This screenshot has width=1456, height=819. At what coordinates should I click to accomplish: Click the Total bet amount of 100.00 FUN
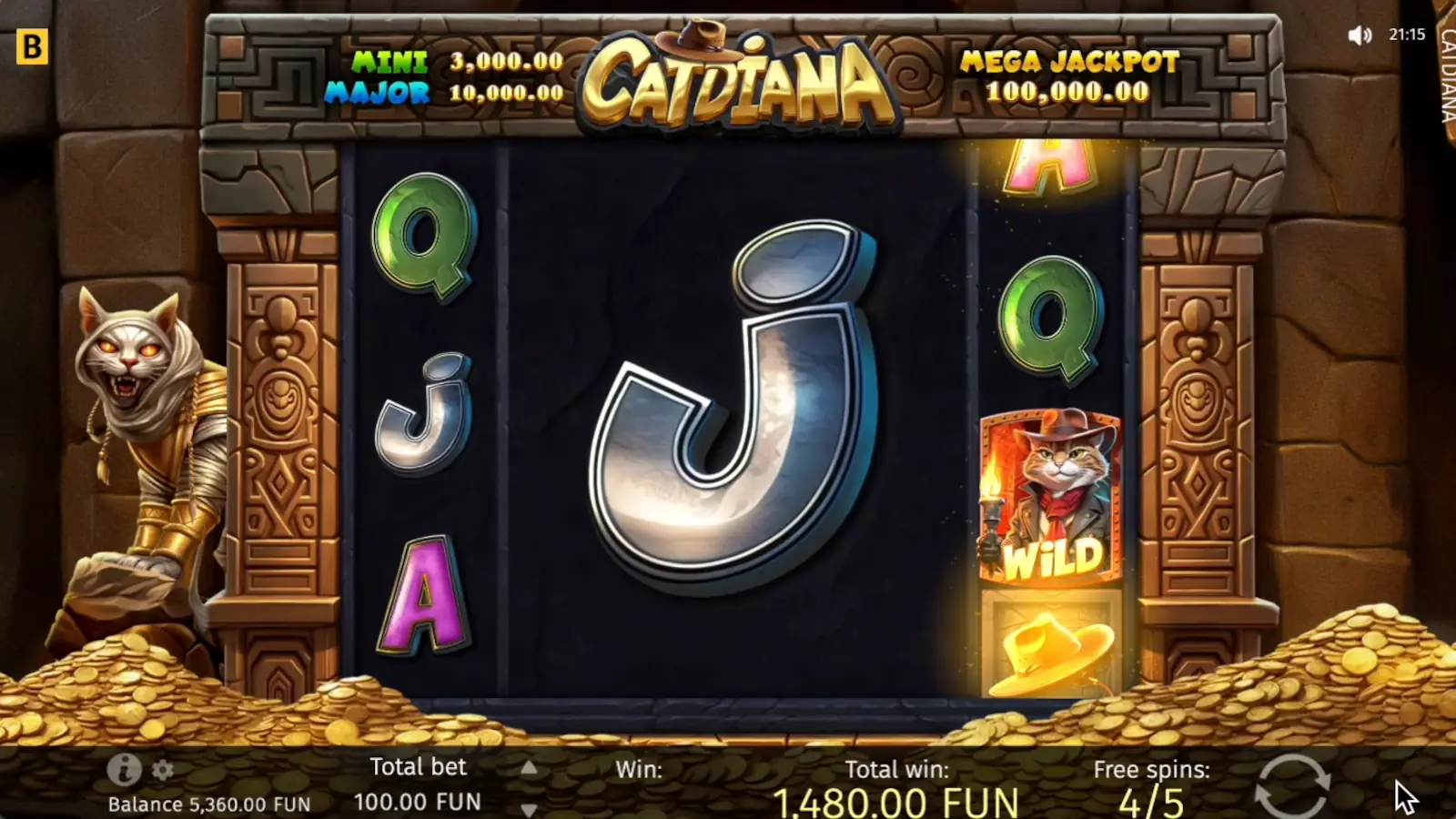(x=419, y=803)
